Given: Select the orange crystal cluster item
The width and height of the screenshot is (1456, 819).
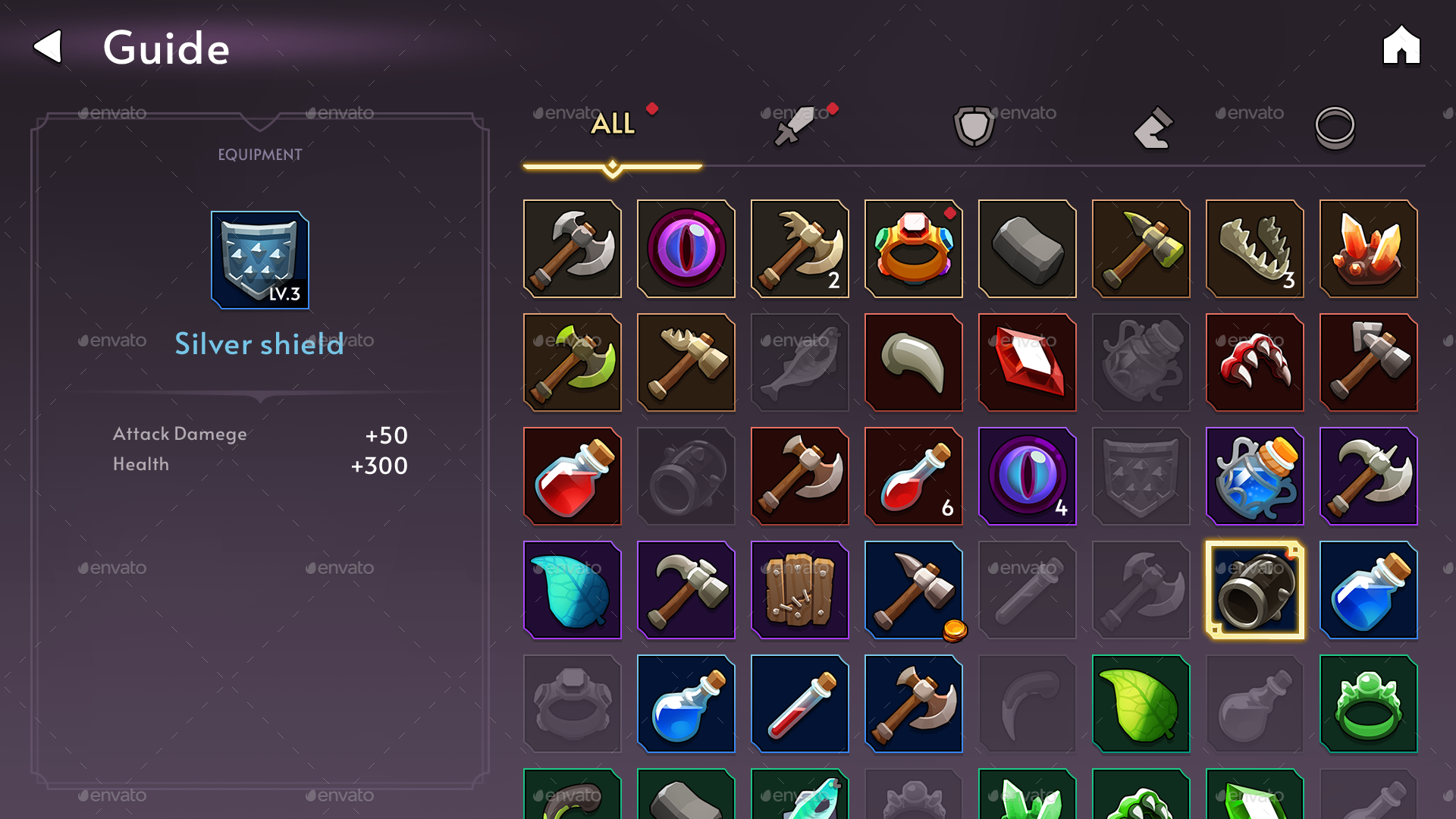Looking at the screenshot, I should 1369,249.
